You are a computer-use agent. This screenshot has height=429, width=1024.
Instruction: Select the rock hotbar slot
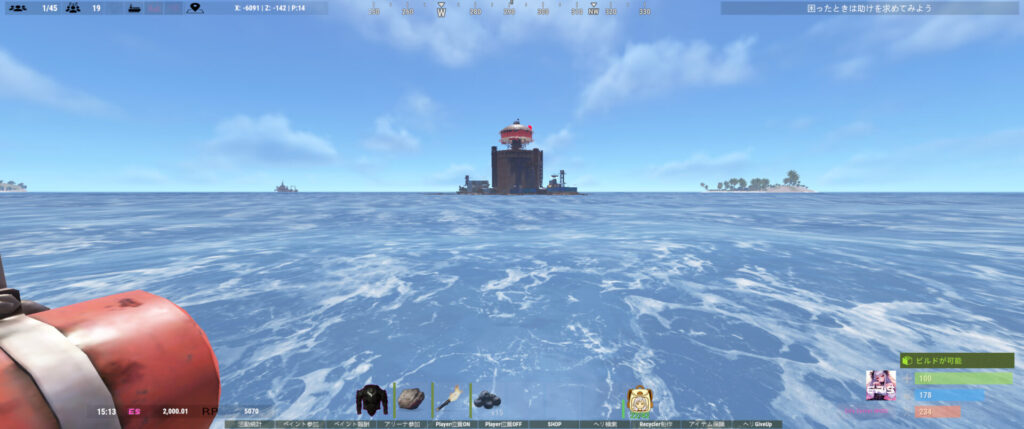point(411,399)
